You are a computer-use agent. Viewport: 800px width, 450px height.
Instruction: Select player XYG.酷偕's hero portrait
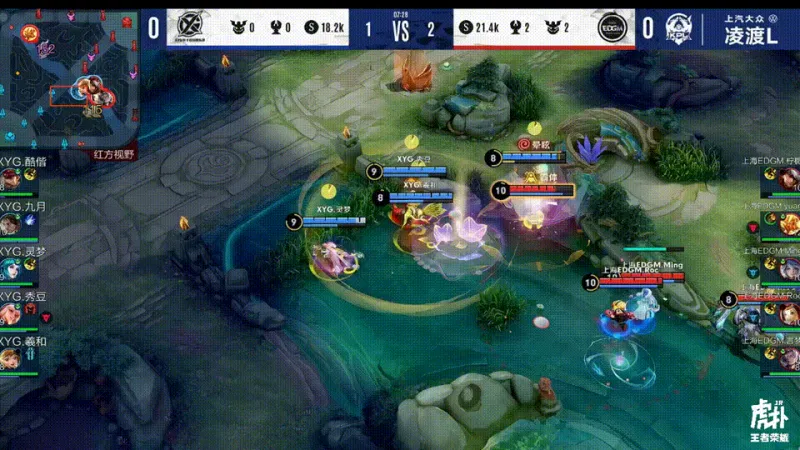tap(10, 181)
